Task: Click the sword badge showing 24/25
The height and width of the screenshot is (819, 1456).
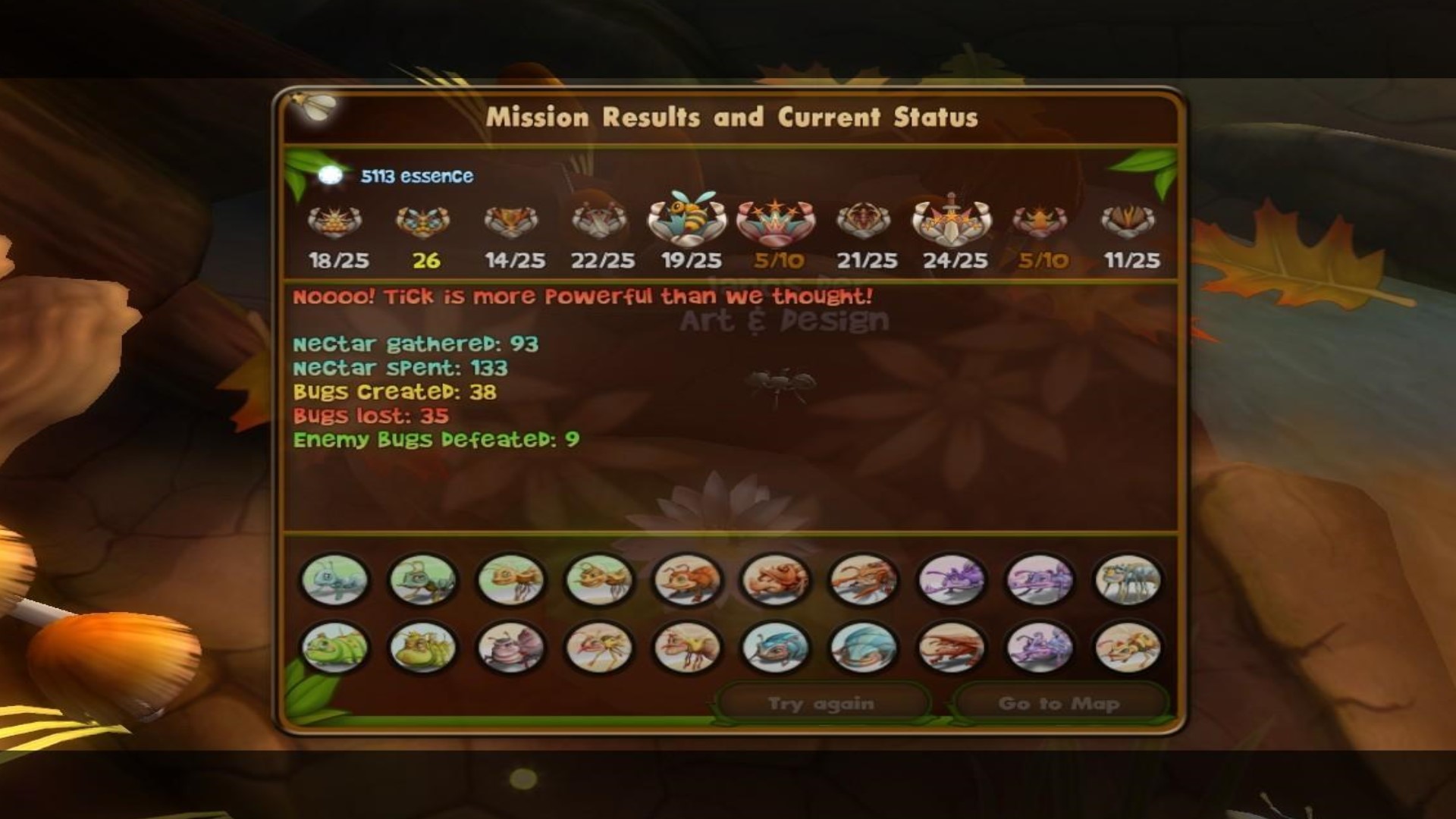Action: tap(952, 220)
